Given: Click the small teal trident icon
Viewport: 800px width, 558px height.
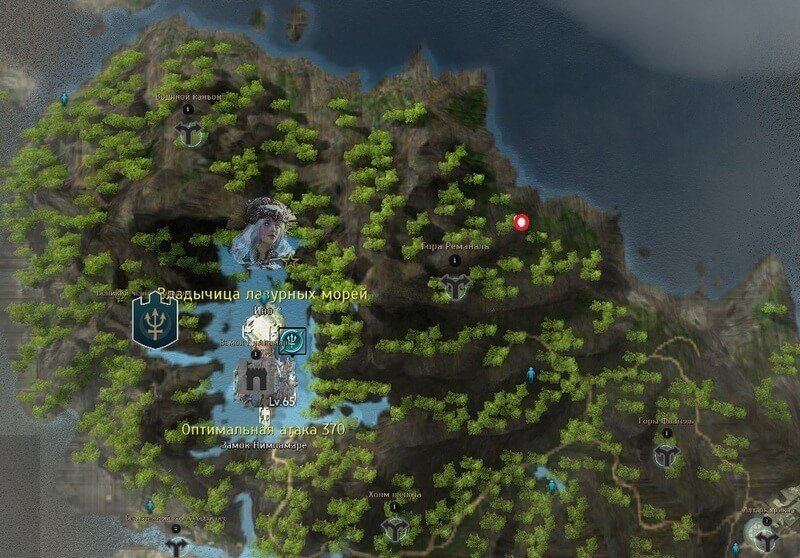Looking at the screenshot, I should (x=291, y=340).
